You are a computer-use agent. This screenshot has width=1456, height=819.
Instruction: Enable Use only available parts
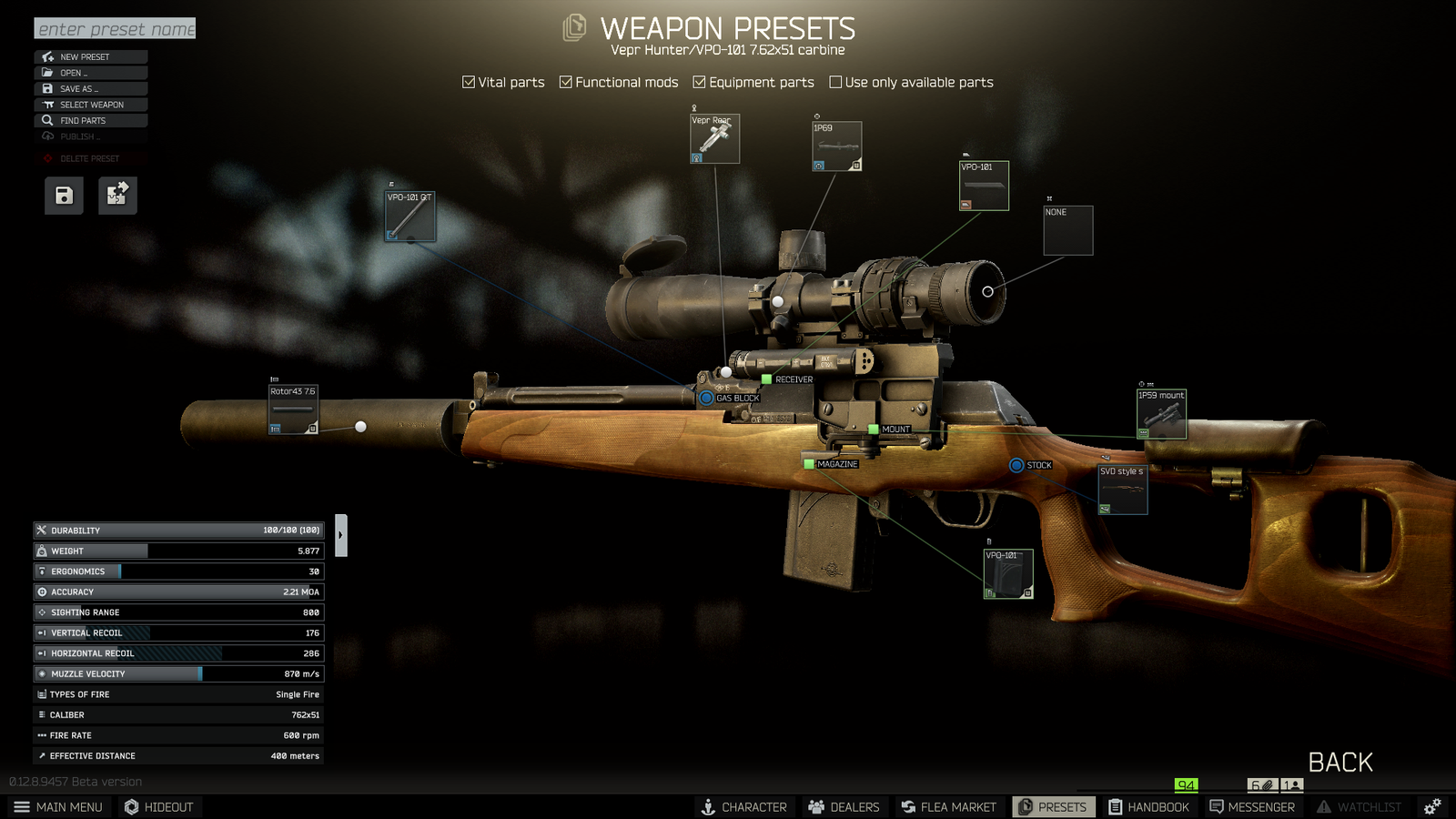coord(834,82)
